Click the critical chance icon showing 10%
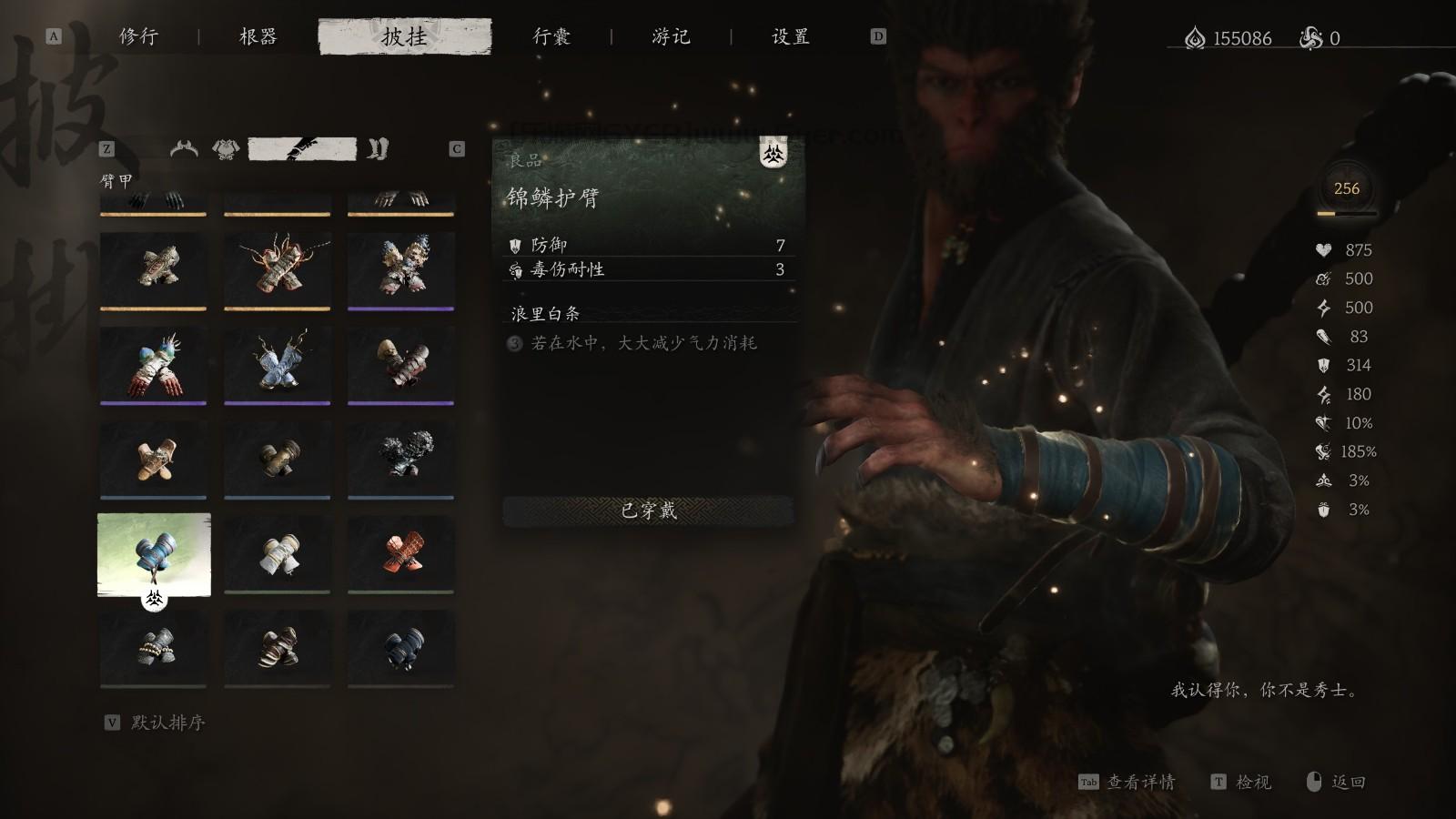 [1321, 423]
